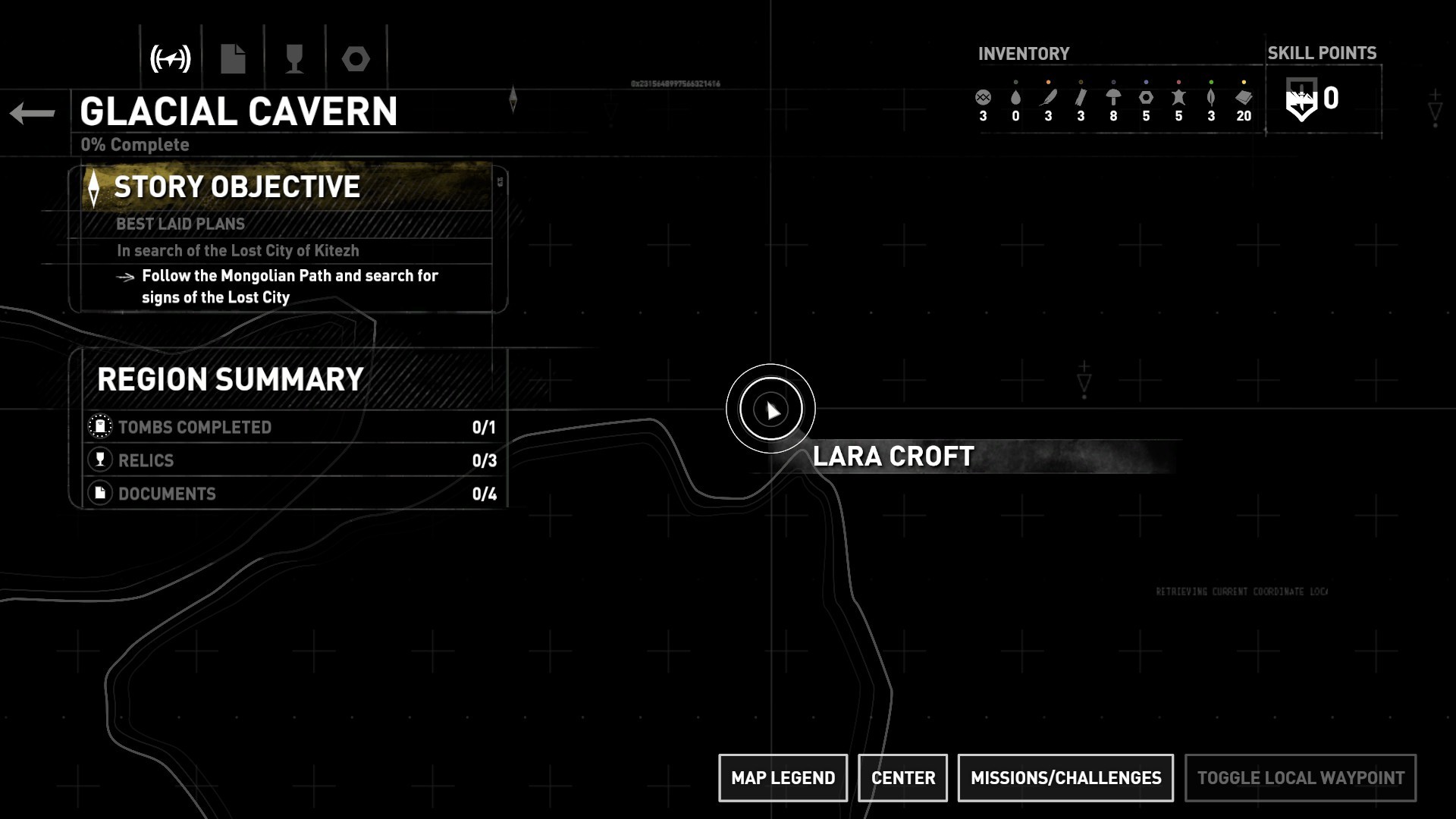
Task: Open the documents tab
Action: (x=233, y=58)
